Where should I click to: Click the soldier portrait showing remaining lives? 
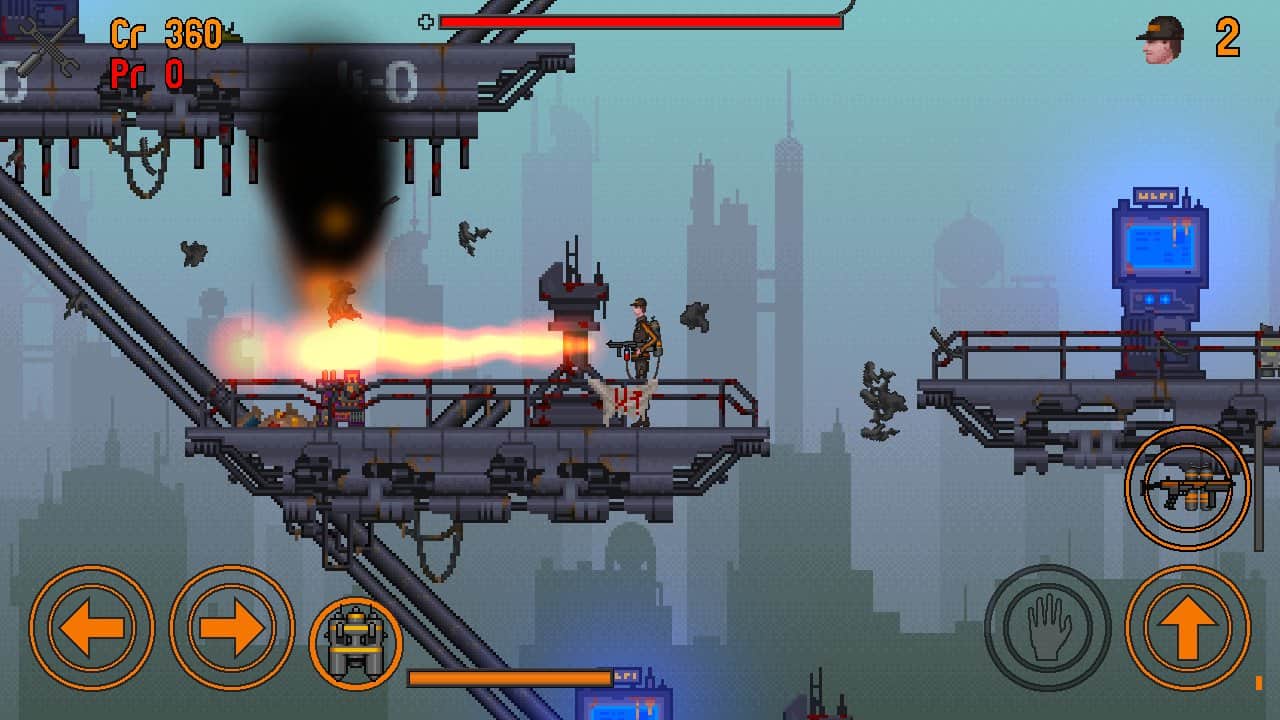pos(1160,40)
